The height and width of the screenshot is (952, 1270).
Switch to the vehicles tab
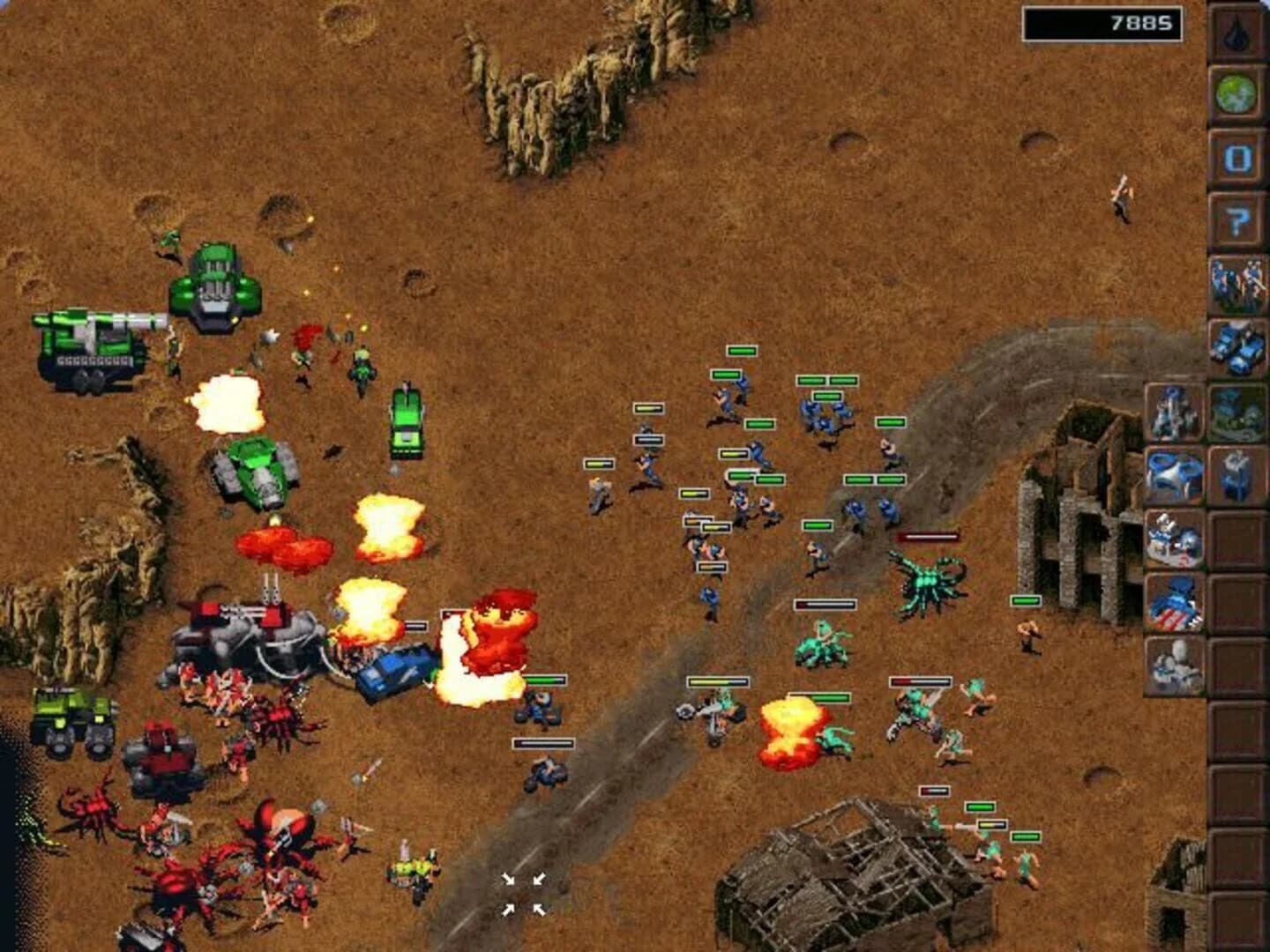tap(1236, 344)
